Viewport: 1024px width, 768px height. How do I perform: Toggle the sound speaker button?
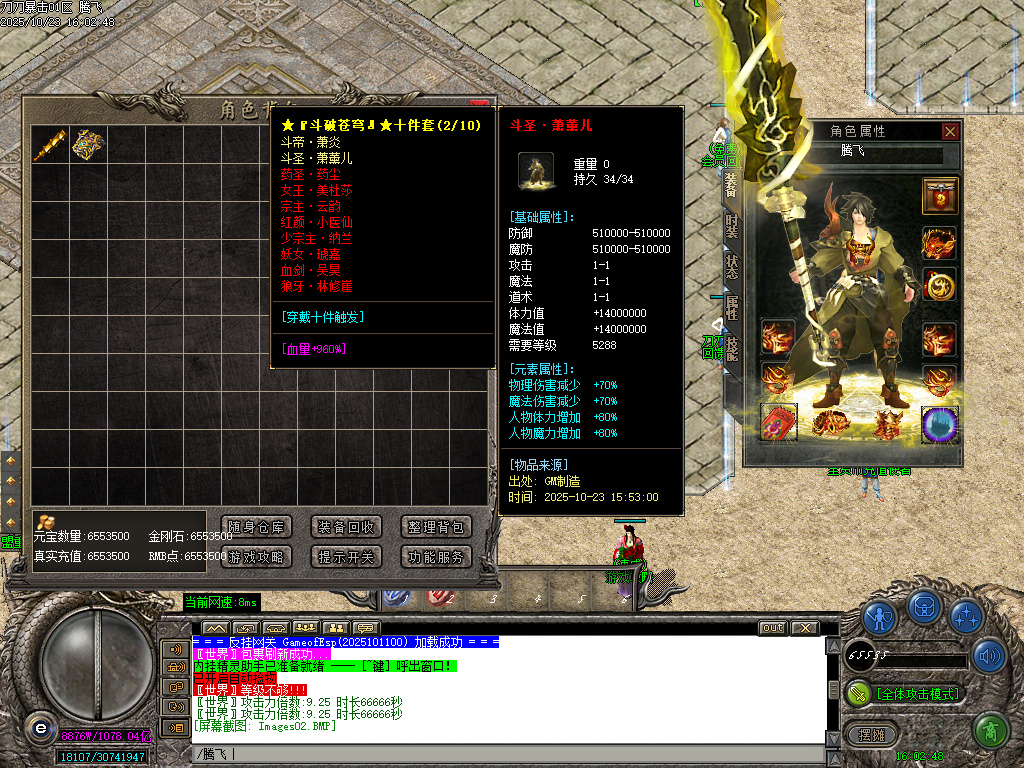click(x=990, y=656)
